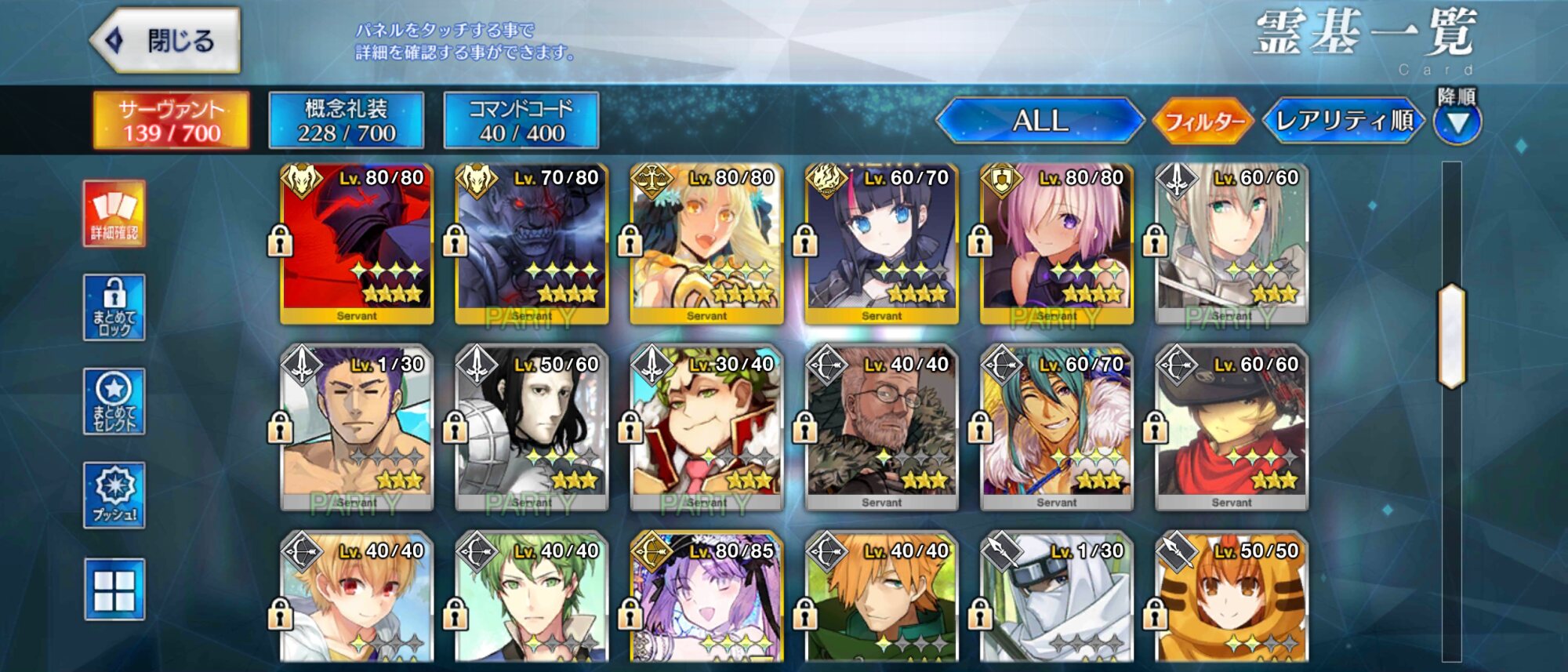
Task: Click the list scrollbar handle
Action: coord(1451,336)
